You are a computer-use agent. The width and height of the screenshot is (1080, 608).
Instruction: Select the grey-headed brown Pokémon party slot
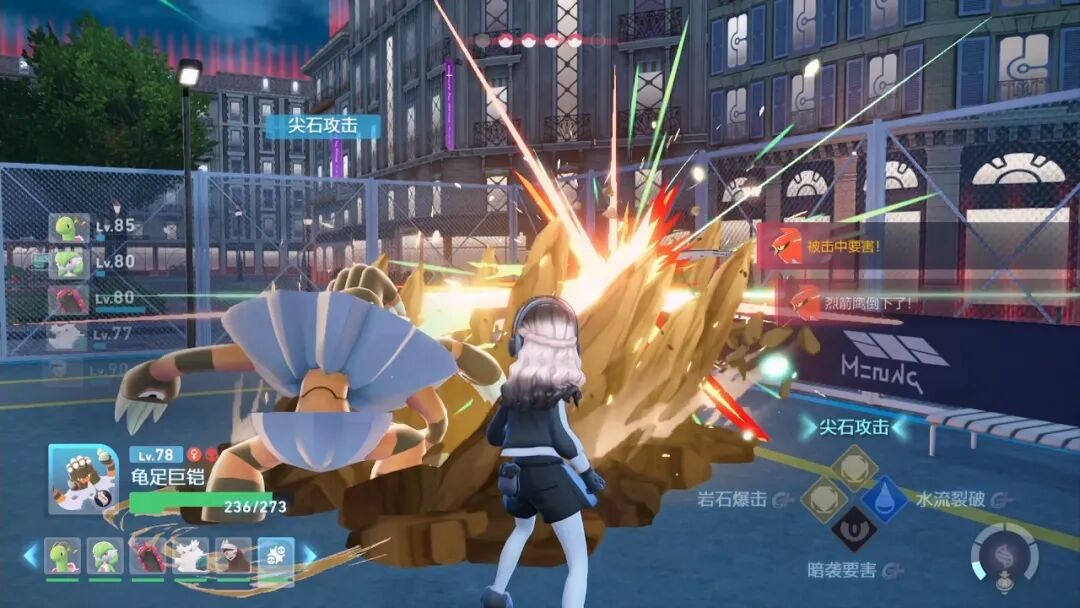point(233,556)
